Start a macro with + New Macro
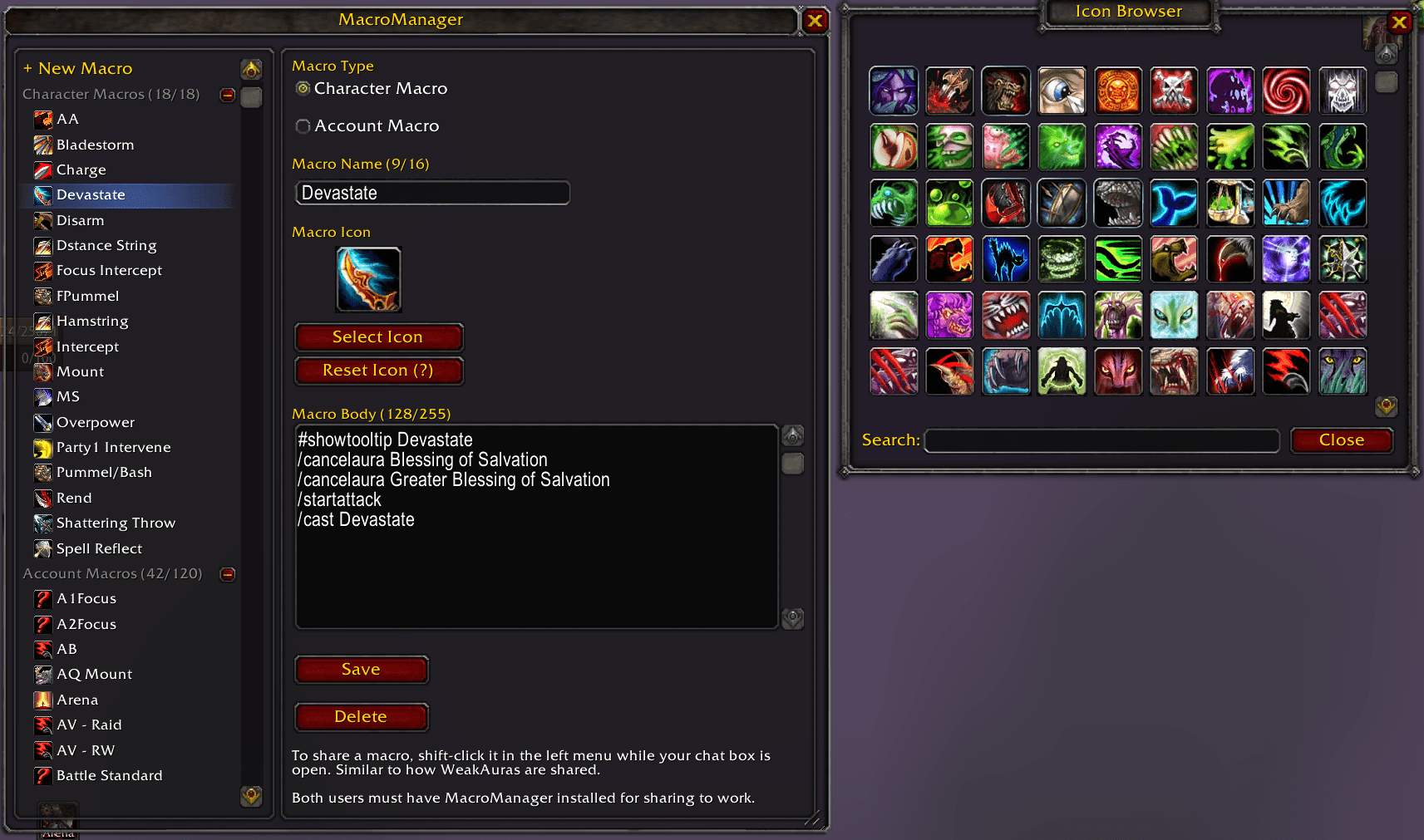1424x840 pixels. pyautogui.click(x=78, y=68)
